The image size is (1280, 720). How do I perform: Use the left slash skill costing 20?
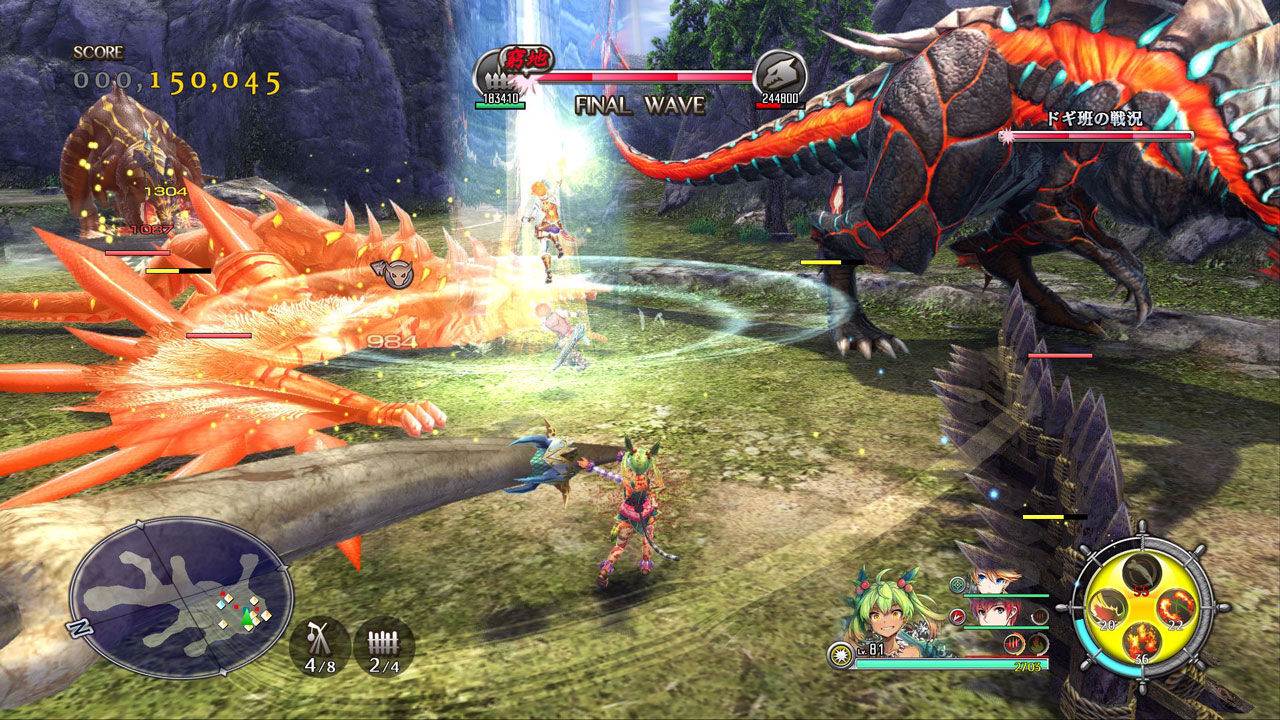tap(1108, 608)
